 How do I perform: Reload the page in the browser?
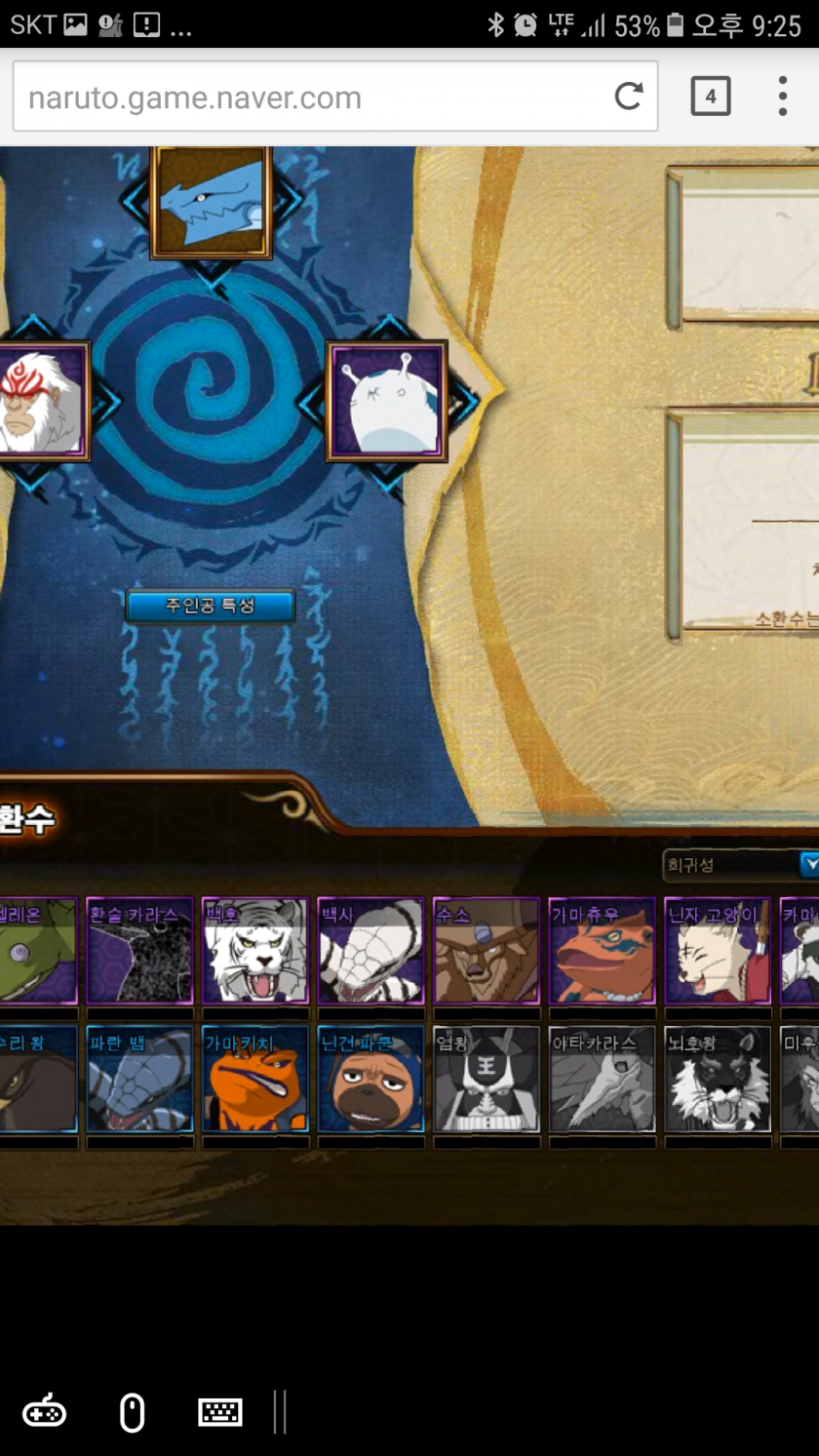(x=629, y=96)
